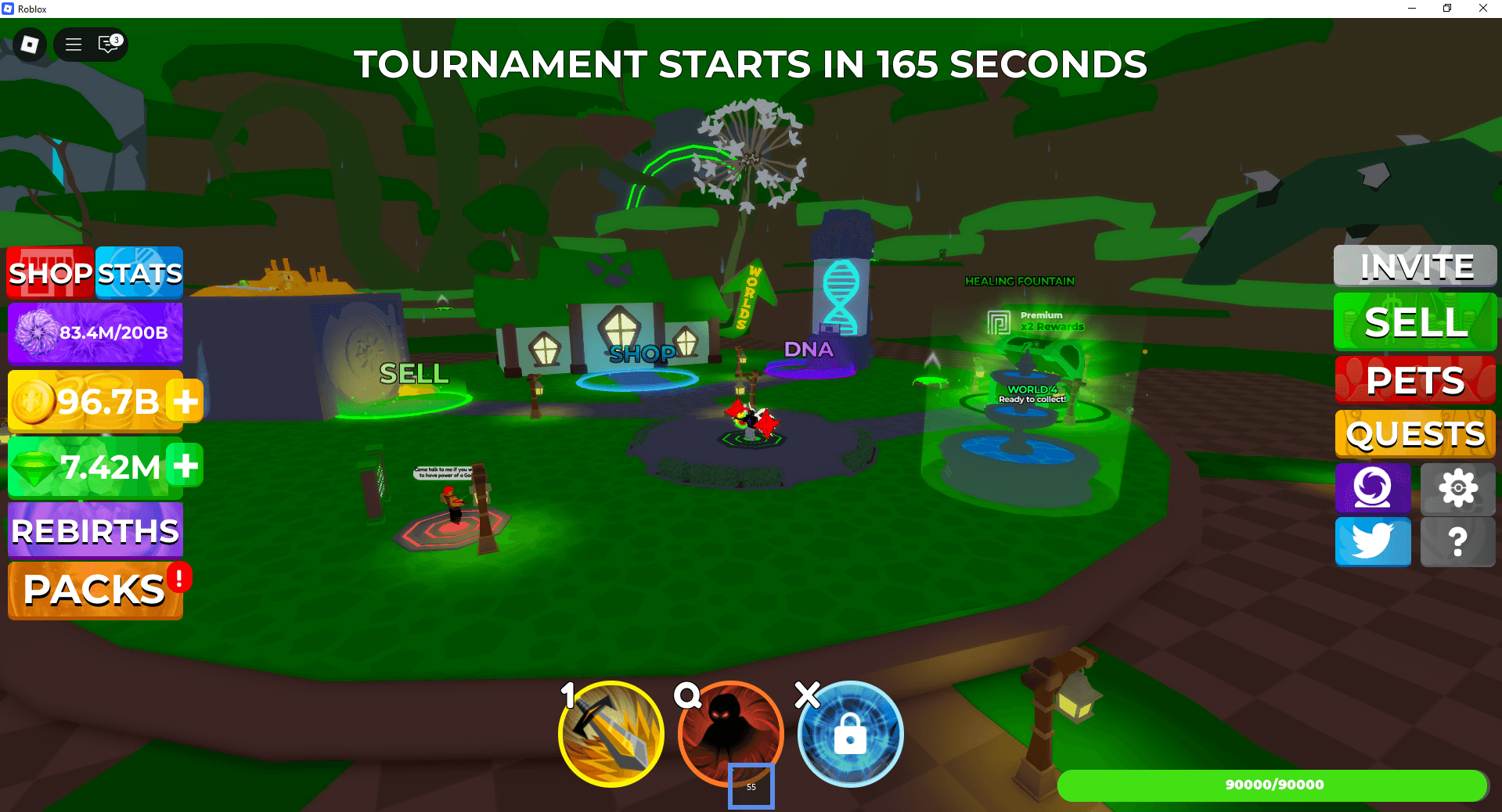Open the REBIRTHS menu
The width and height of the screenshot is (1502, 812).
(x=93, y=531)
